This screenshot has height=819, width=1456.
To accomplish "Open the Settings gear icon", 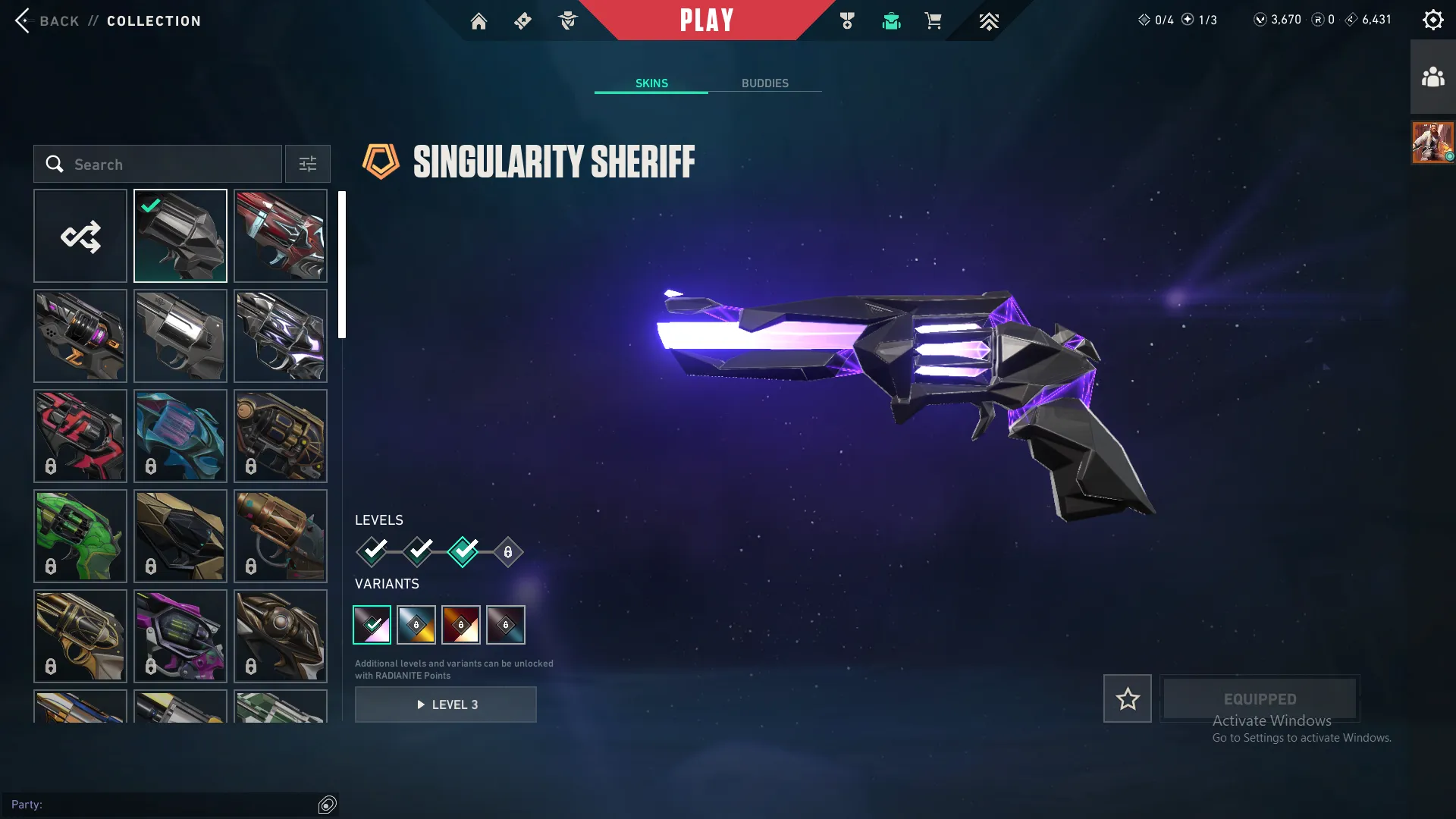I will [1432, 19].
